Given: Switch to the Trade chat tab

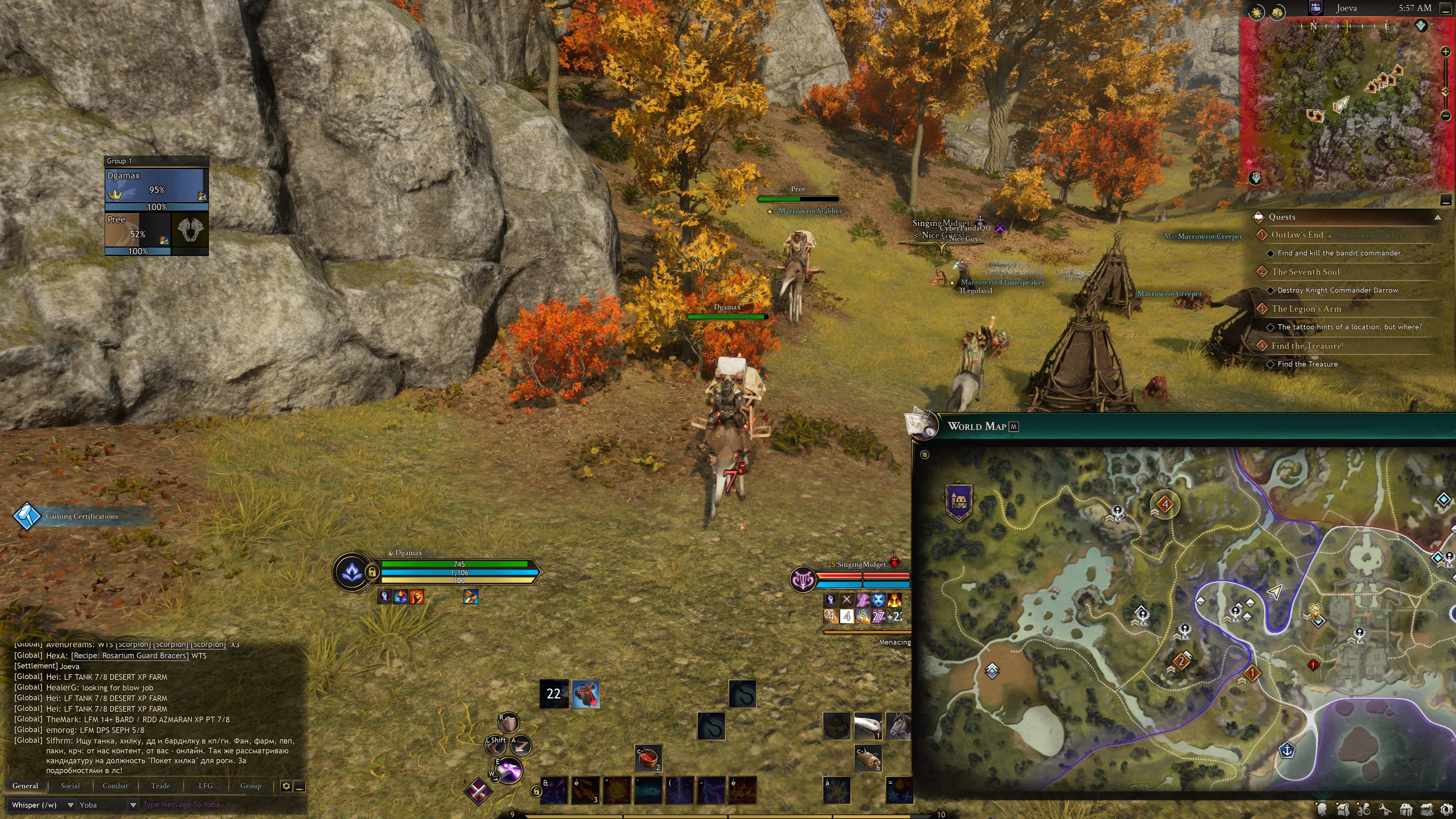Looking at the screenshot, I should [160, 786].
